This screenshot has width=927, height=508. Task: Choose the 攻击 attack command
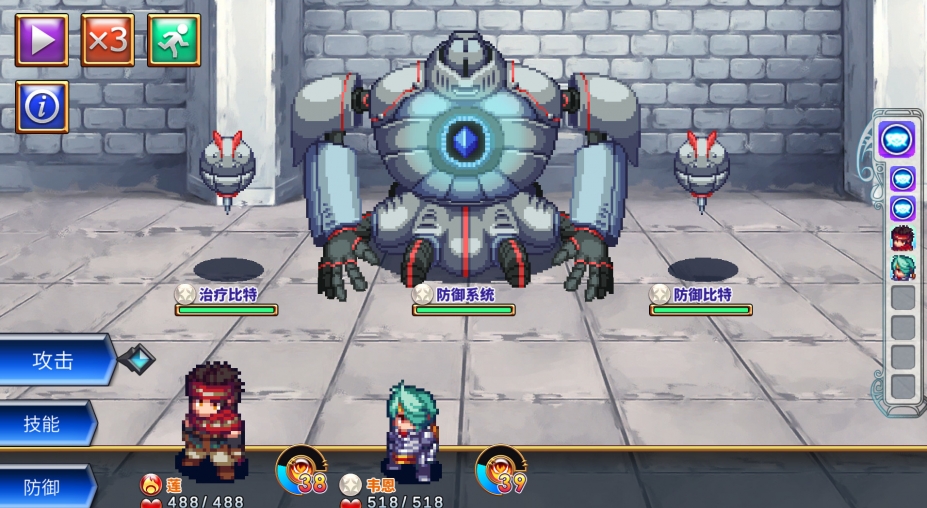click(55, 361)
